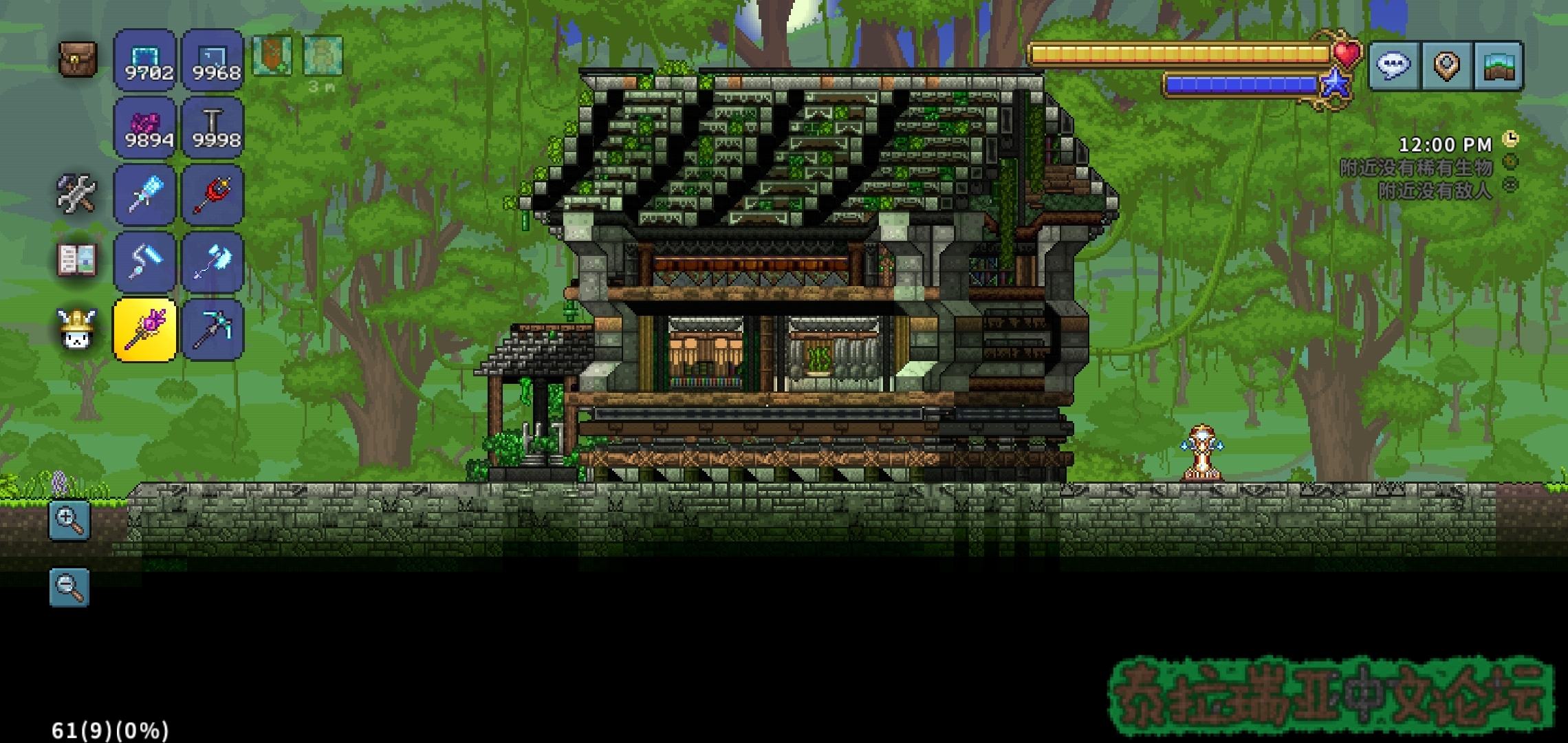Equip the blue paintbrush tool
1568x743 pixels.
[x=145, y=195]
